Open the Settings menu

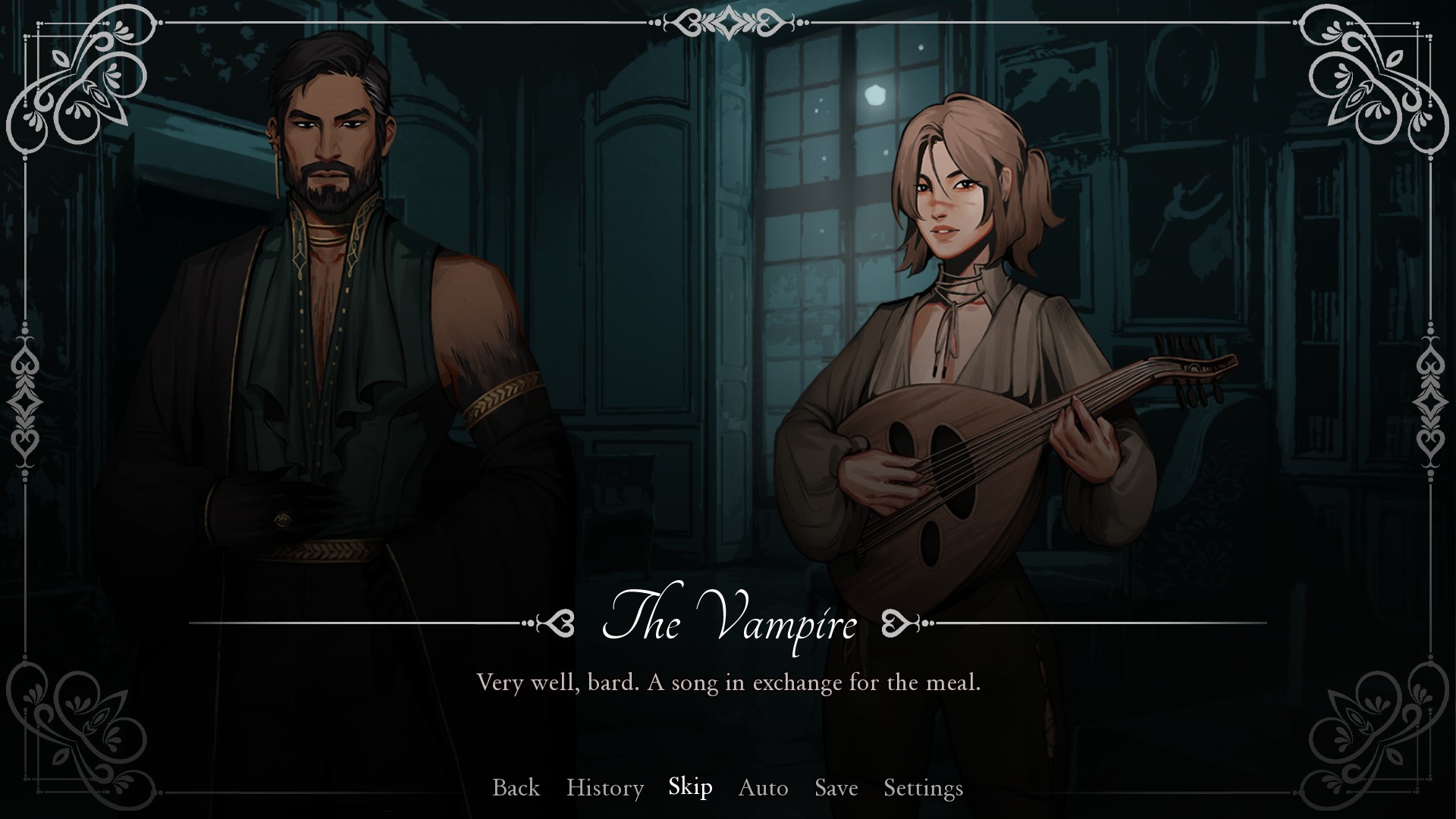point(923,788)
